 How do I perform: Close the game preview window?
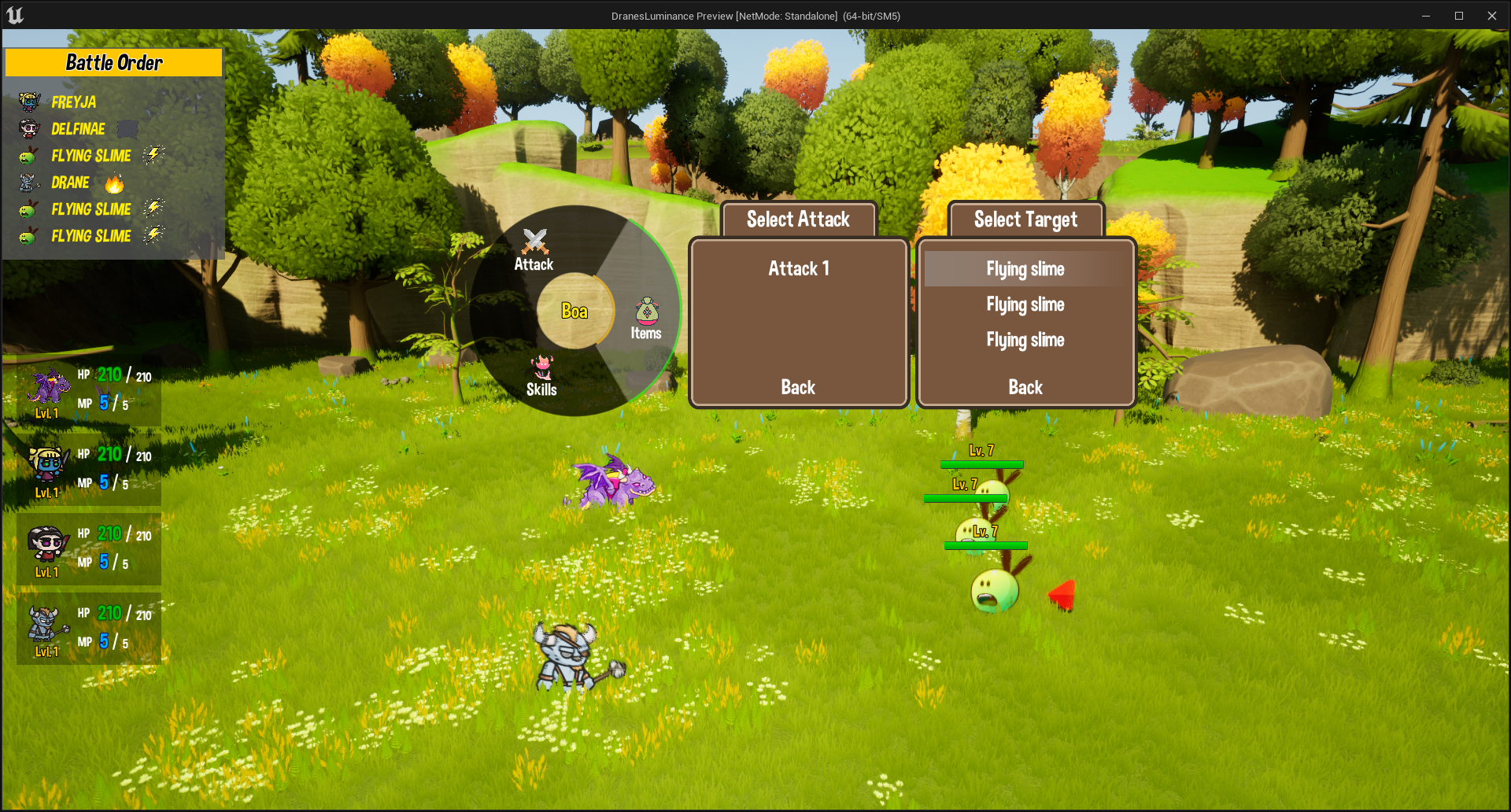[x=1491, y=16]
